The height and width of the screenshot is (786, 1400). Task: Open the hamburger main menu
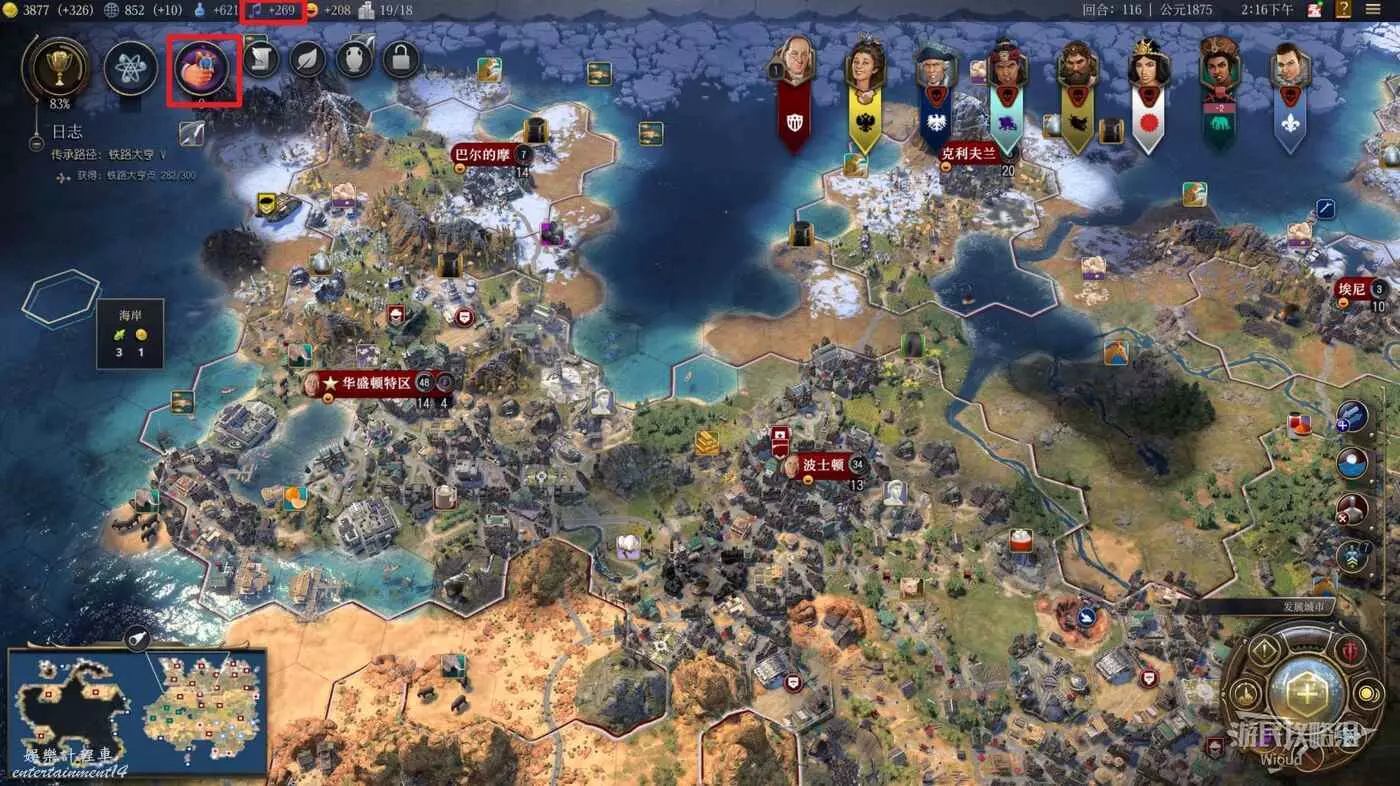coord(1373,10)
